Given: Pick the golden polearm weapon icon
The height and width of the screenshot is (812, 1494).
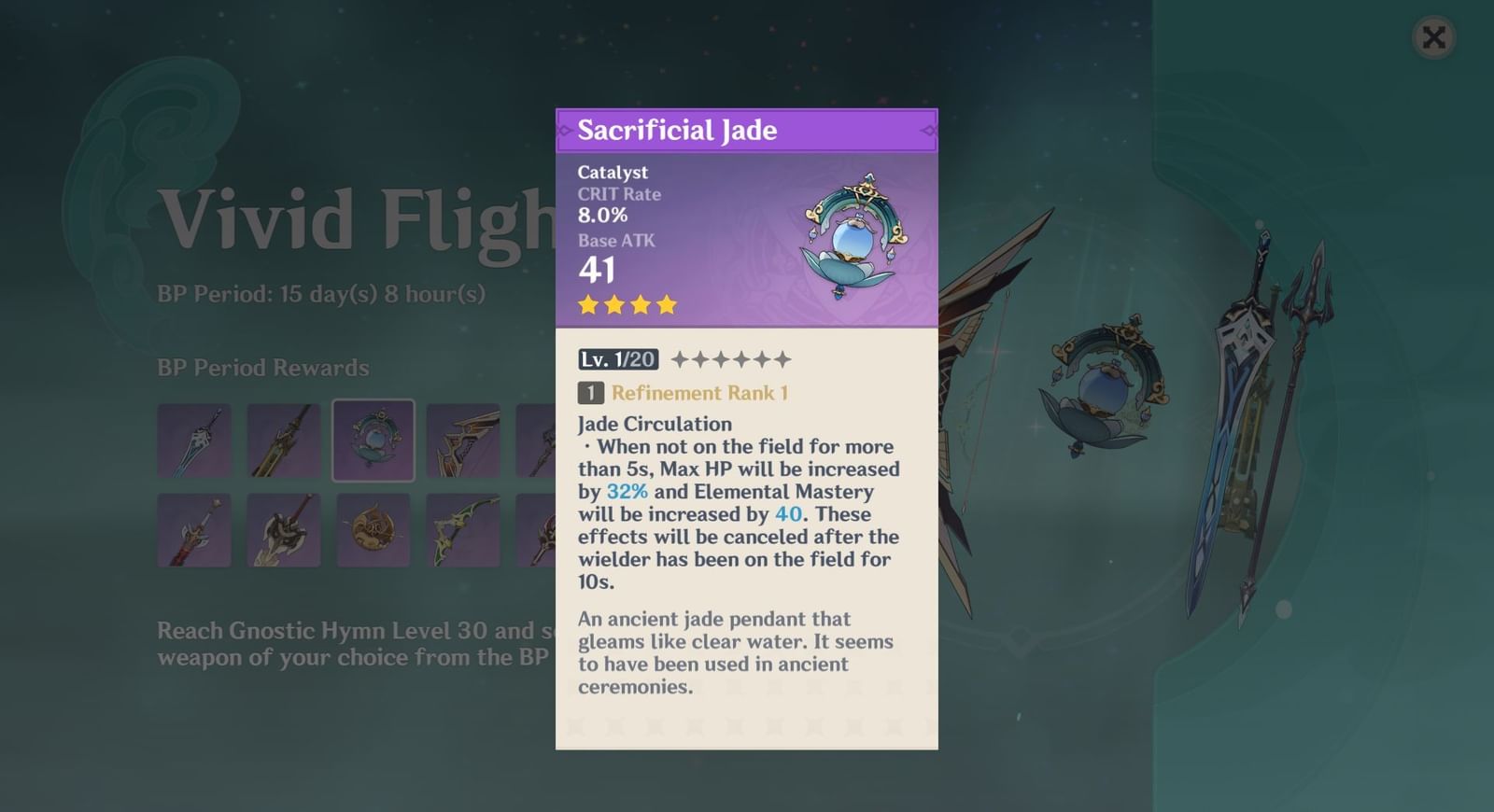Looking at the screenshot, I should [x=284, y=439].
